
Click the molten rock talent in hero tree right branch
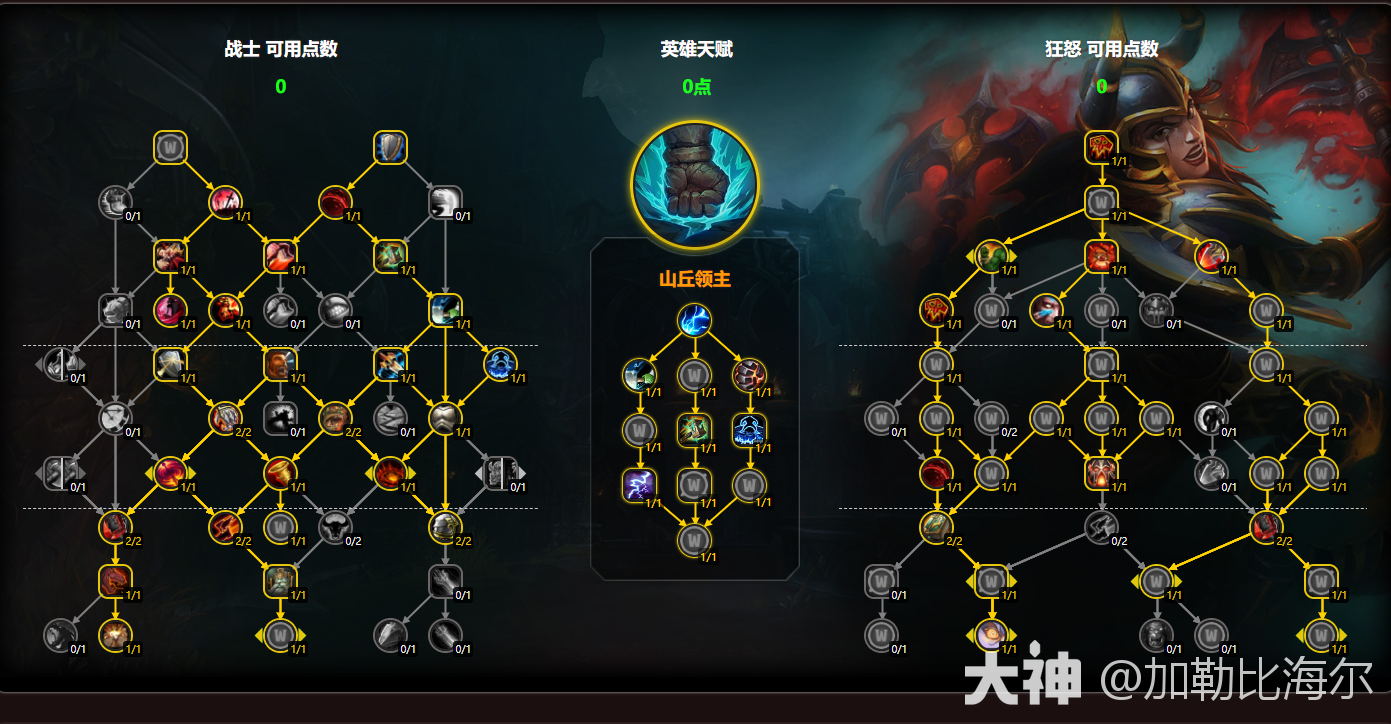coord(749,375)
